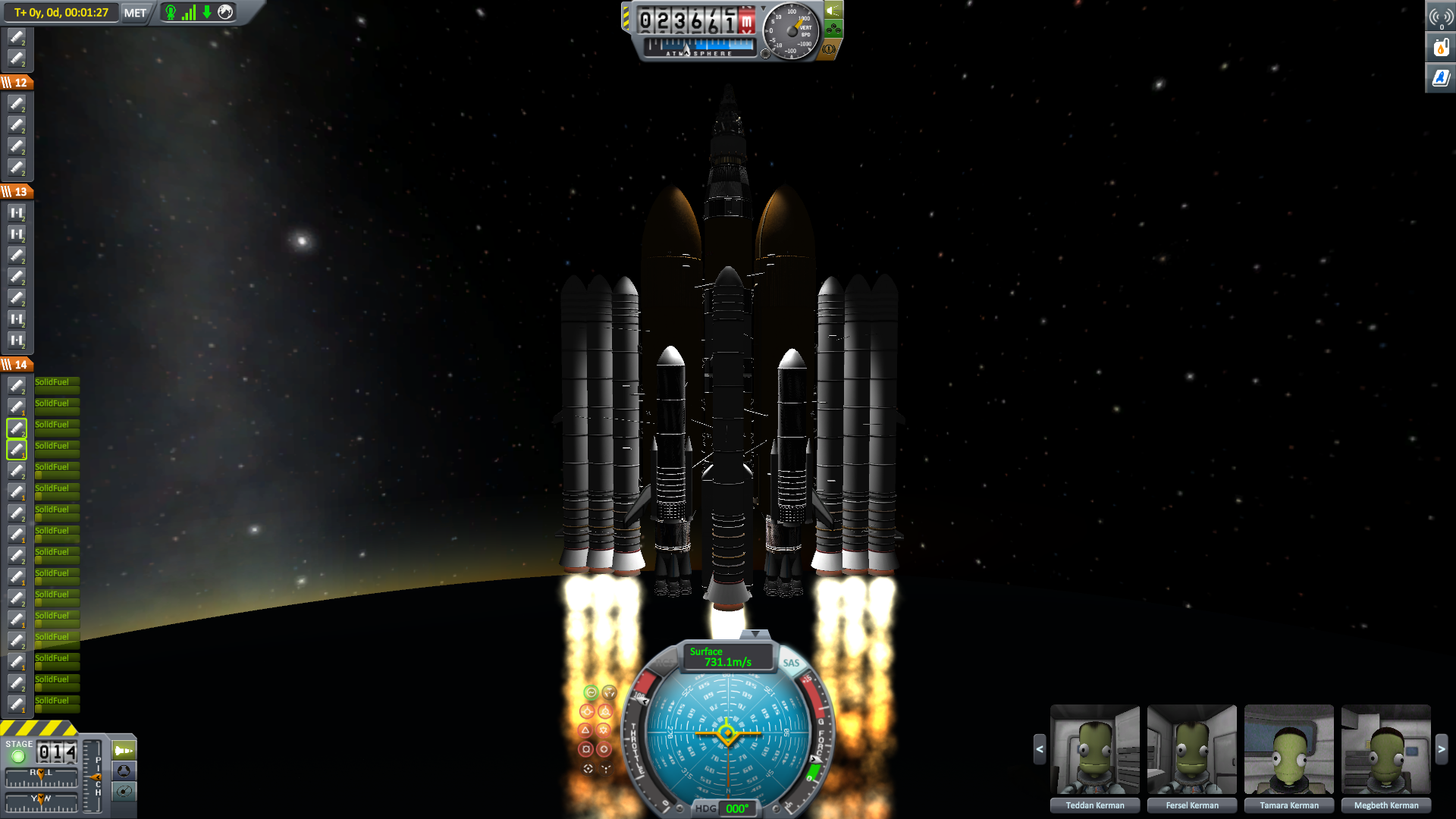Toggle the landing gear action button
The height and width of the screenshot is (819, 1456).
[833, 30]
